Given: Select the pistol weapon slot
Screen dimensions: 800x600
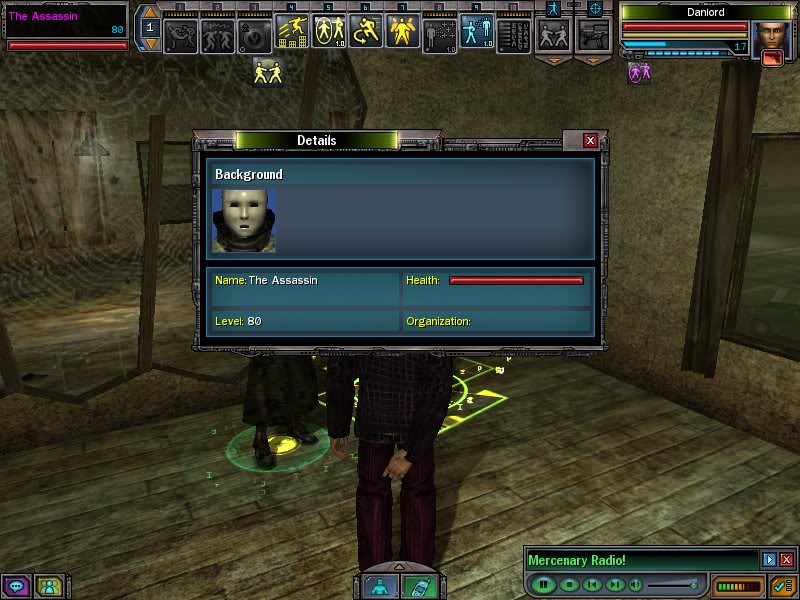Looking at the screenshot, I should tap(592, 35).
